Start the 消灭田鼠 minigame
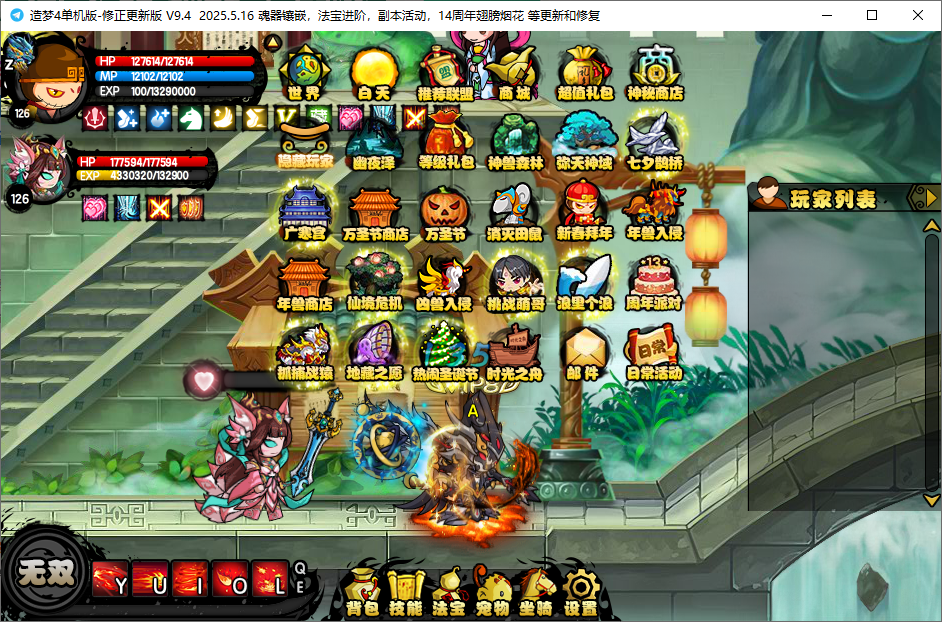The image size is (942, 622). tap(515, 213)
